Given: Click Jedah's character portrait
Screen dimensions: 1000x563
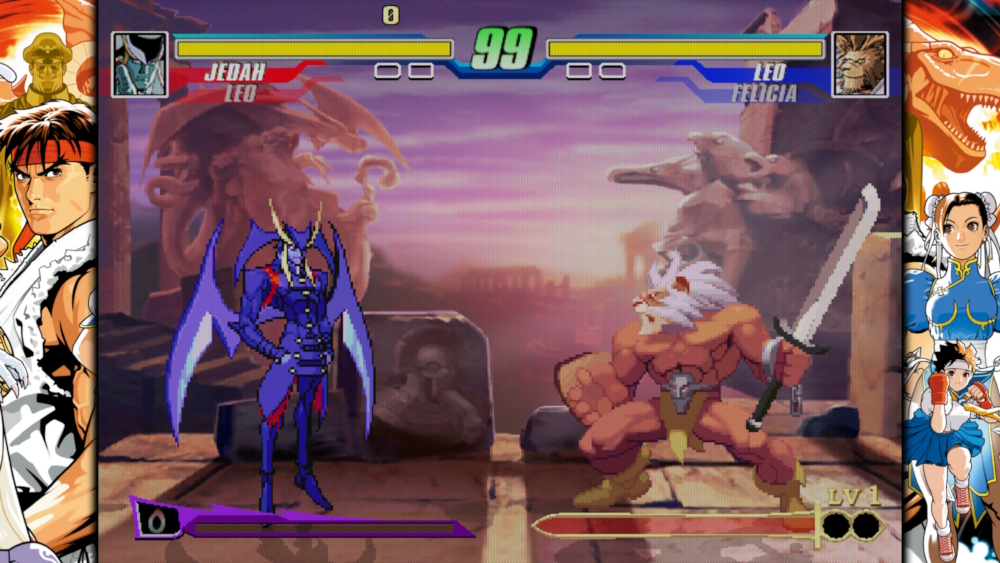Looking at the screenshot, I should pos(140,64).
